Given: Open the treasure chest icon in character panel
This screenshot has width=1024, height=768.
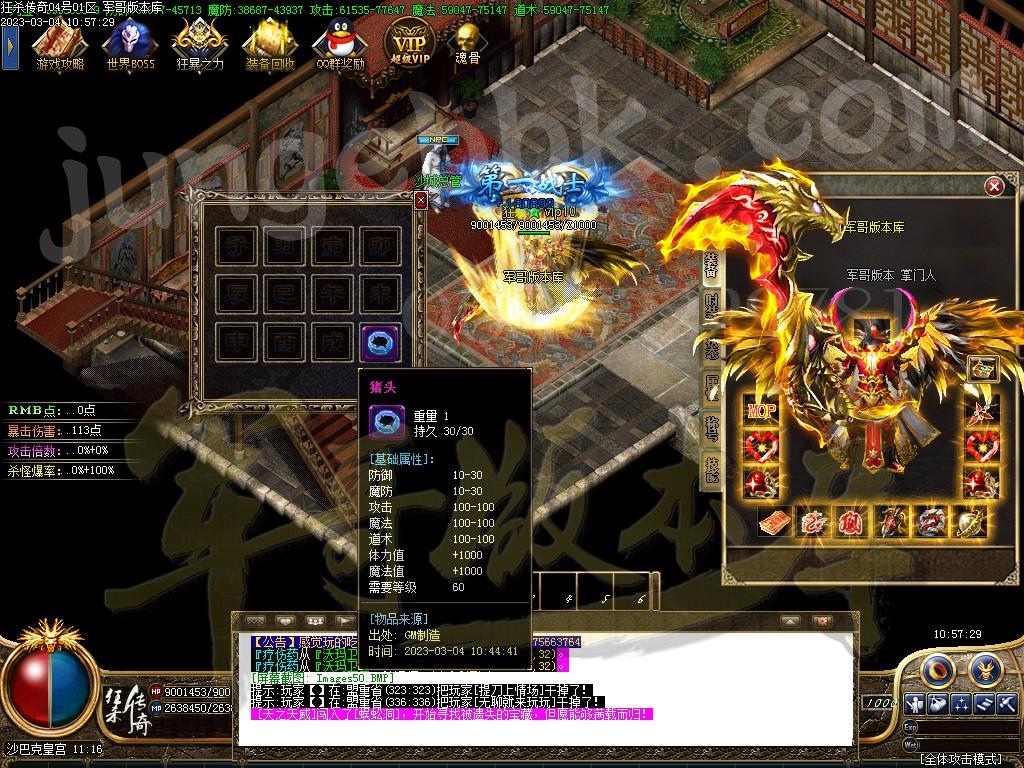Looking at the screenshot, I should 982,368.
